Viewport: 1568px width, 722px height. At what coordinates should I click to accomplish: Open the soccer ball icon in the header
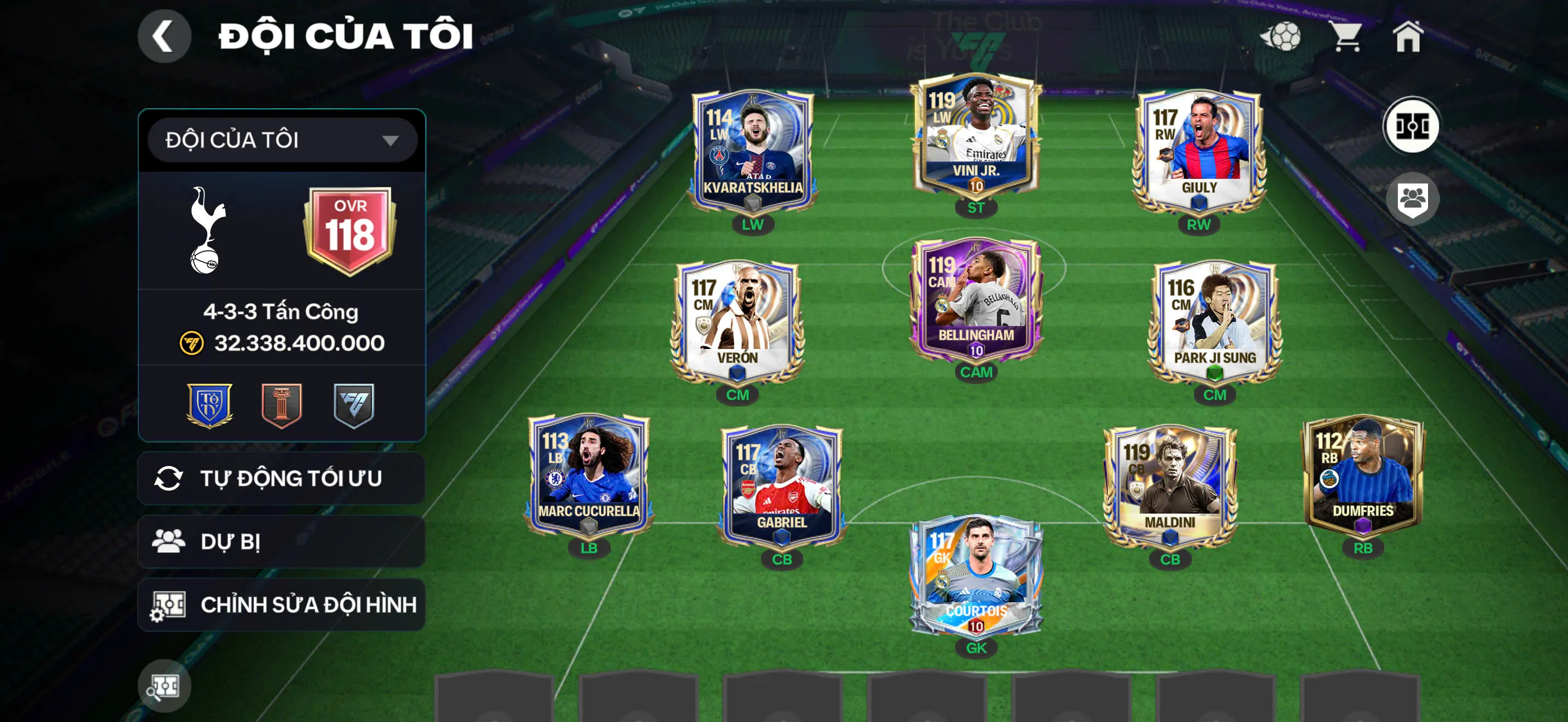pos(1282,37)
